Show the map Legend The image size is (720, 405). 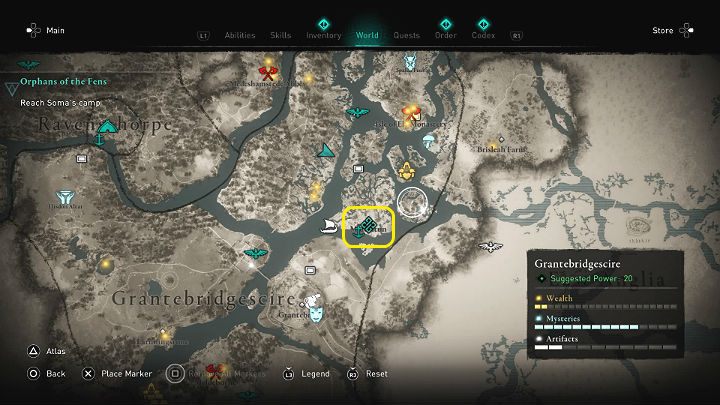(x=304, y=373)
